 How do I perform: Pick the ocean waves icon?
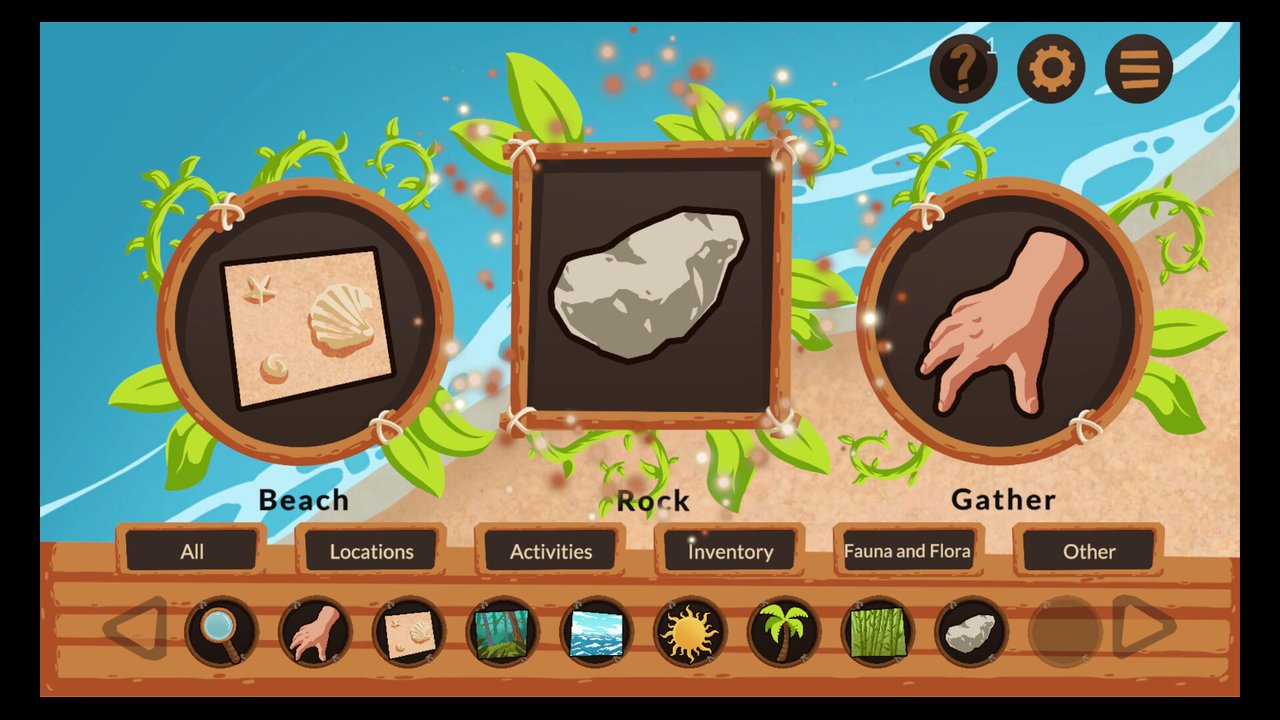(596, 632)
